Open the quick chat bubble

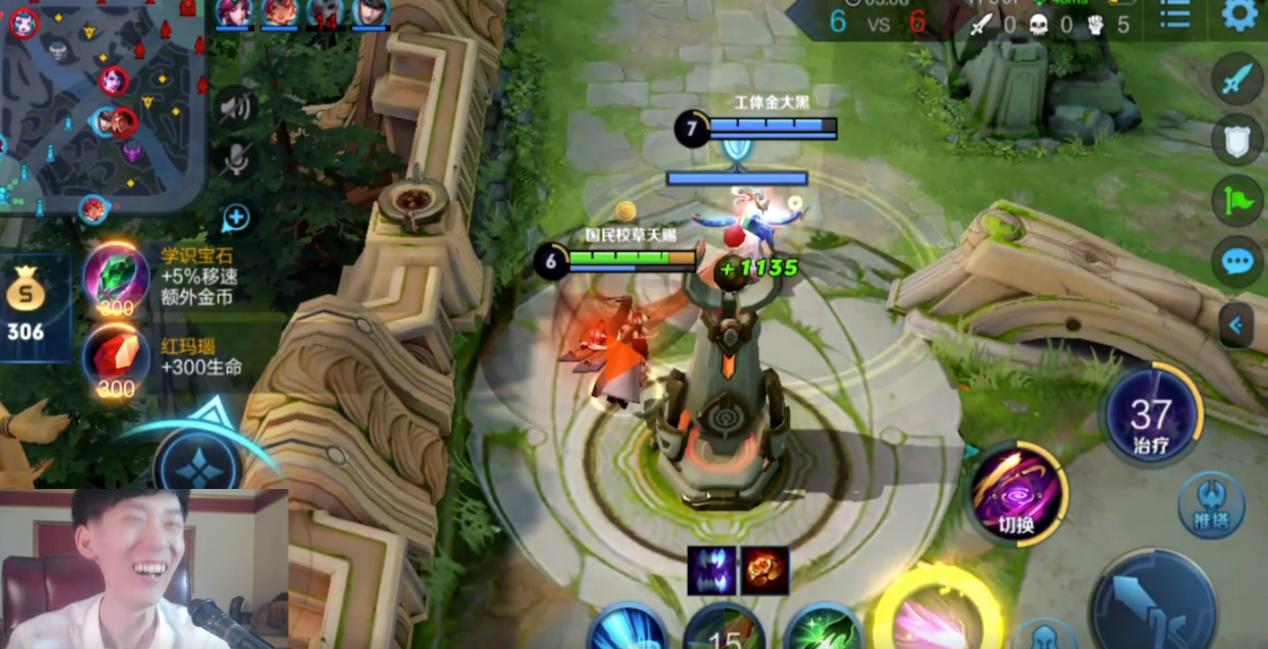[x=1238, y=262]
